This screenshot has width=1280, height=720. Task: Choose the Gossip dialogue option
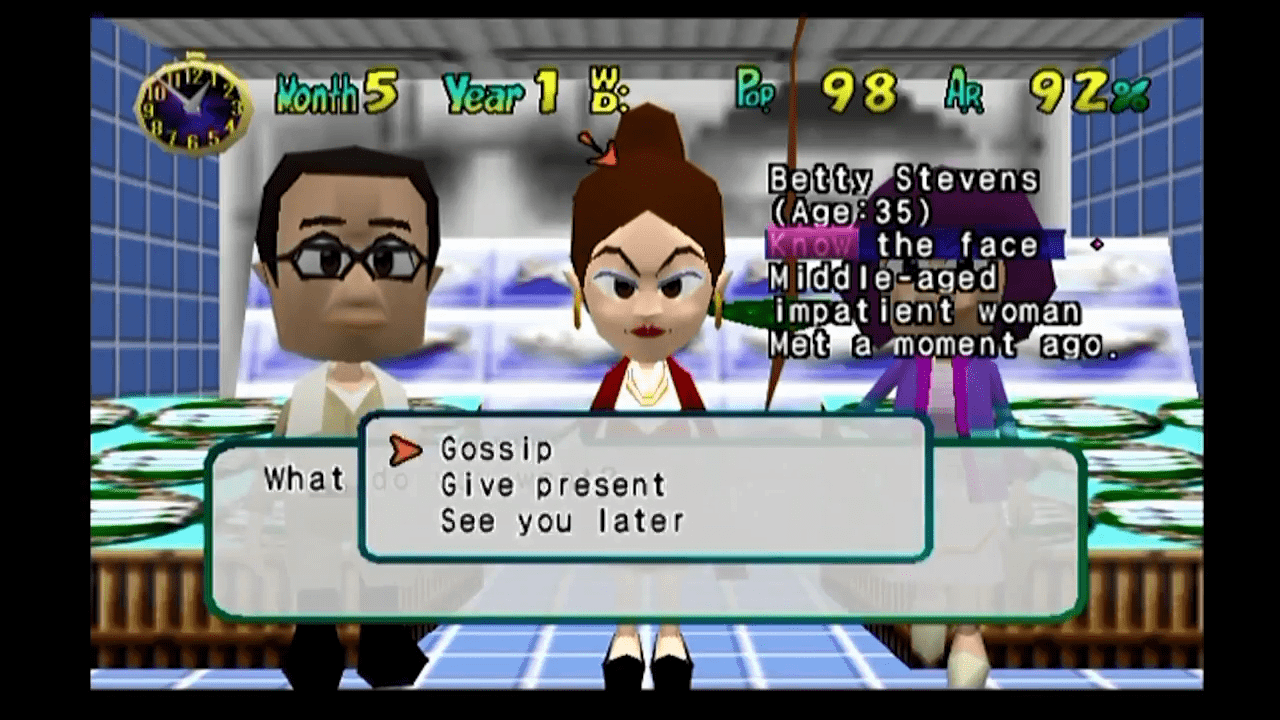click(496, 450)
